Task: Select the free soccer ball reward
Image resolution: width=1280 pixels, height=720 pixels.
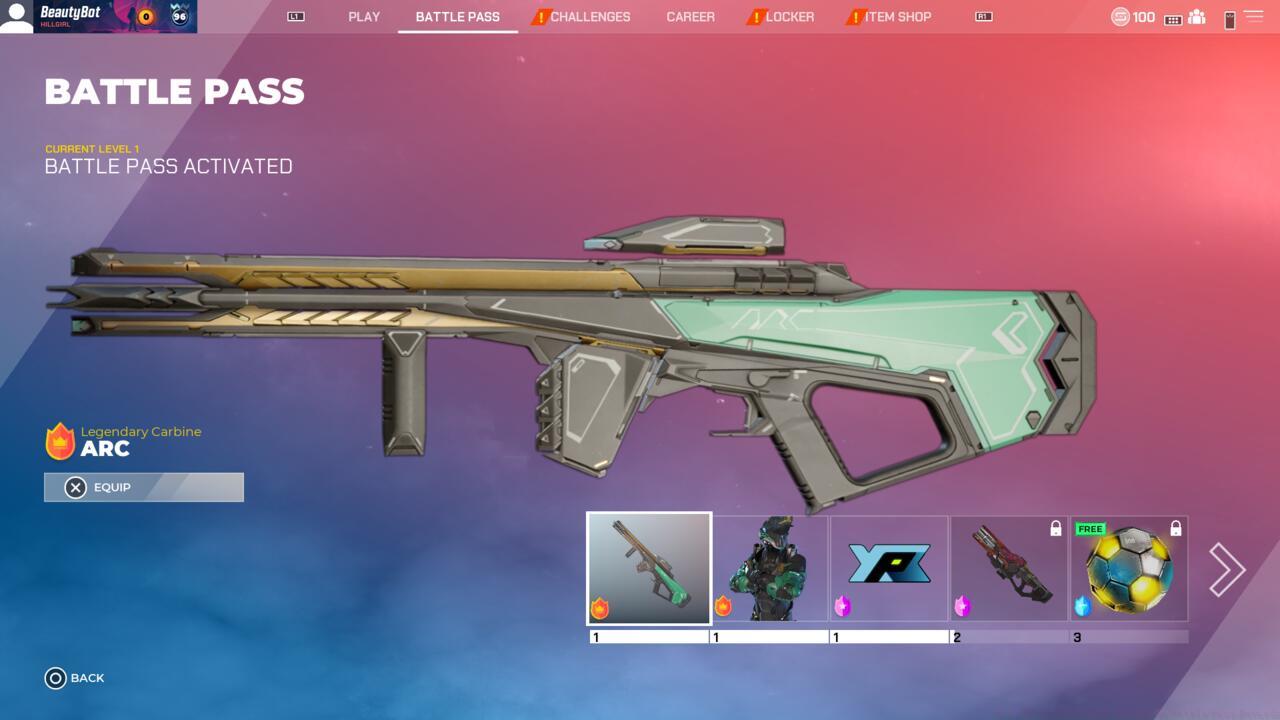Action: (x=1129, y=568)
